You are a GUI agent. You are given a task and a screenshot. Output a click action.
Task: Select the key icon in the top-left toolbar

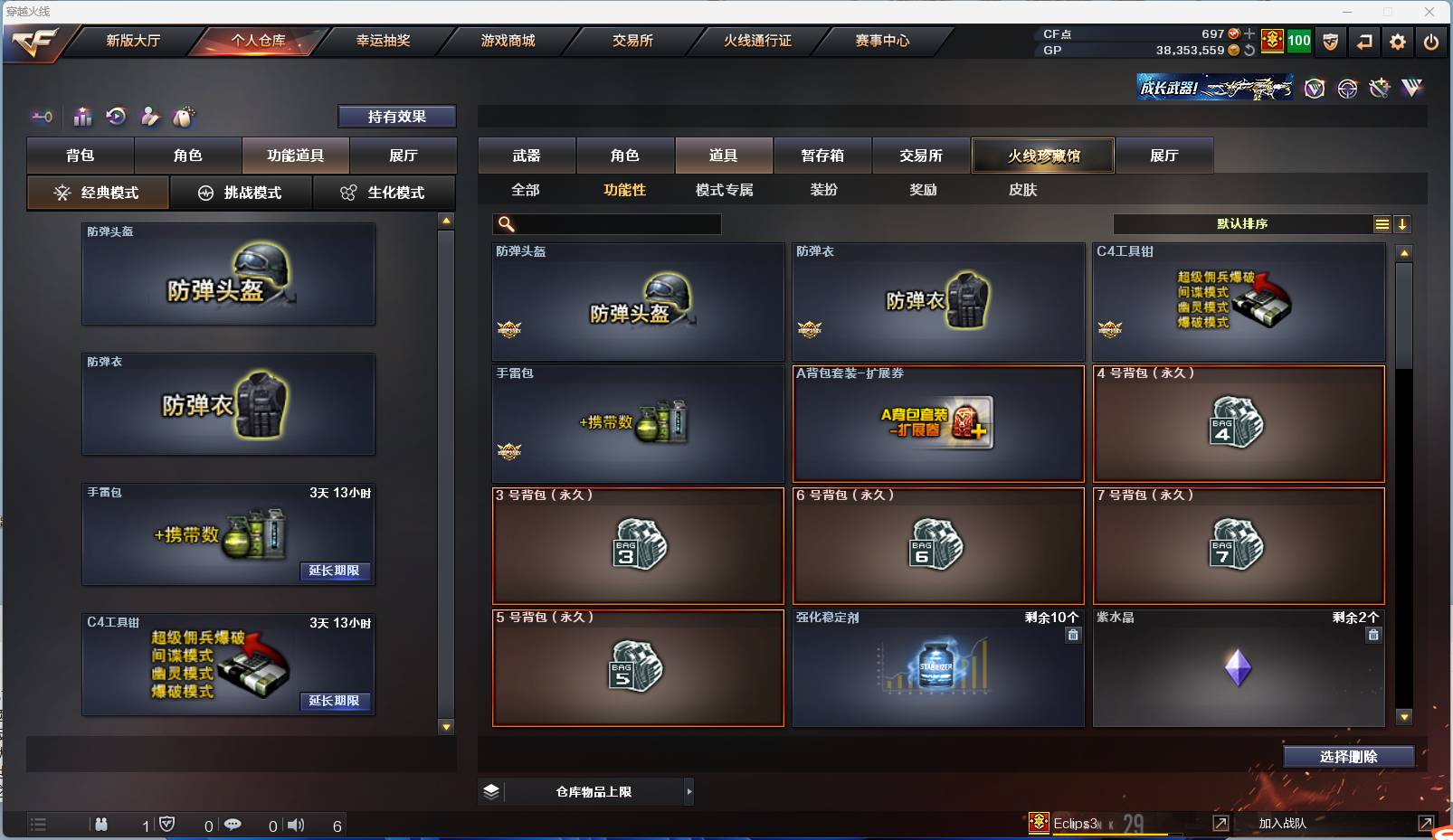pos(42,117)
